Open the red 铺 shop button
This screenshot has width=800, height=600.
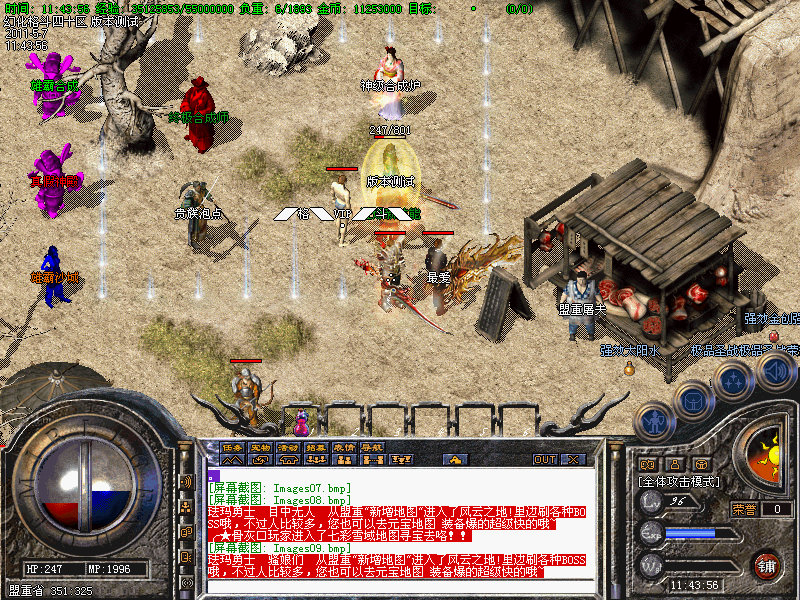click(x=767, y=565)
